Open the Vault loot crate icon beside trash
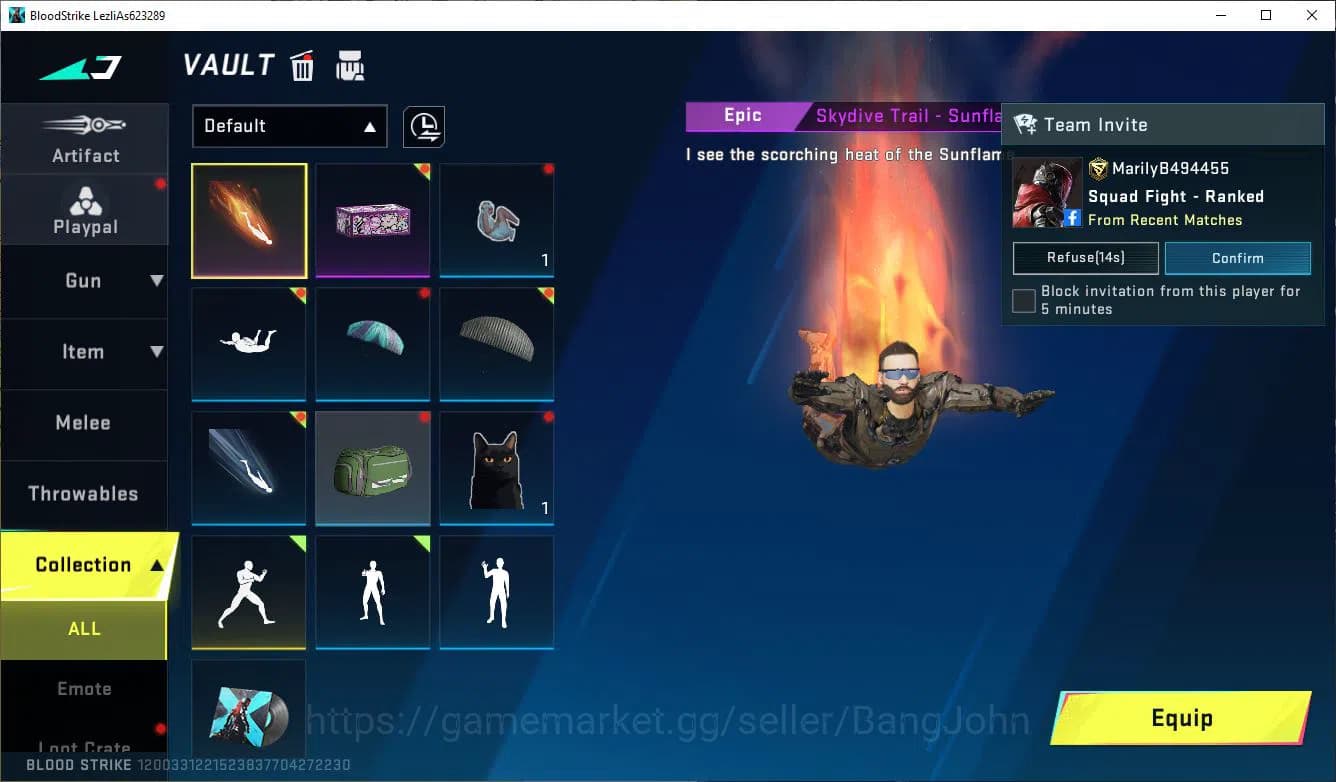1336x782 pixels. tap(348, 65)
